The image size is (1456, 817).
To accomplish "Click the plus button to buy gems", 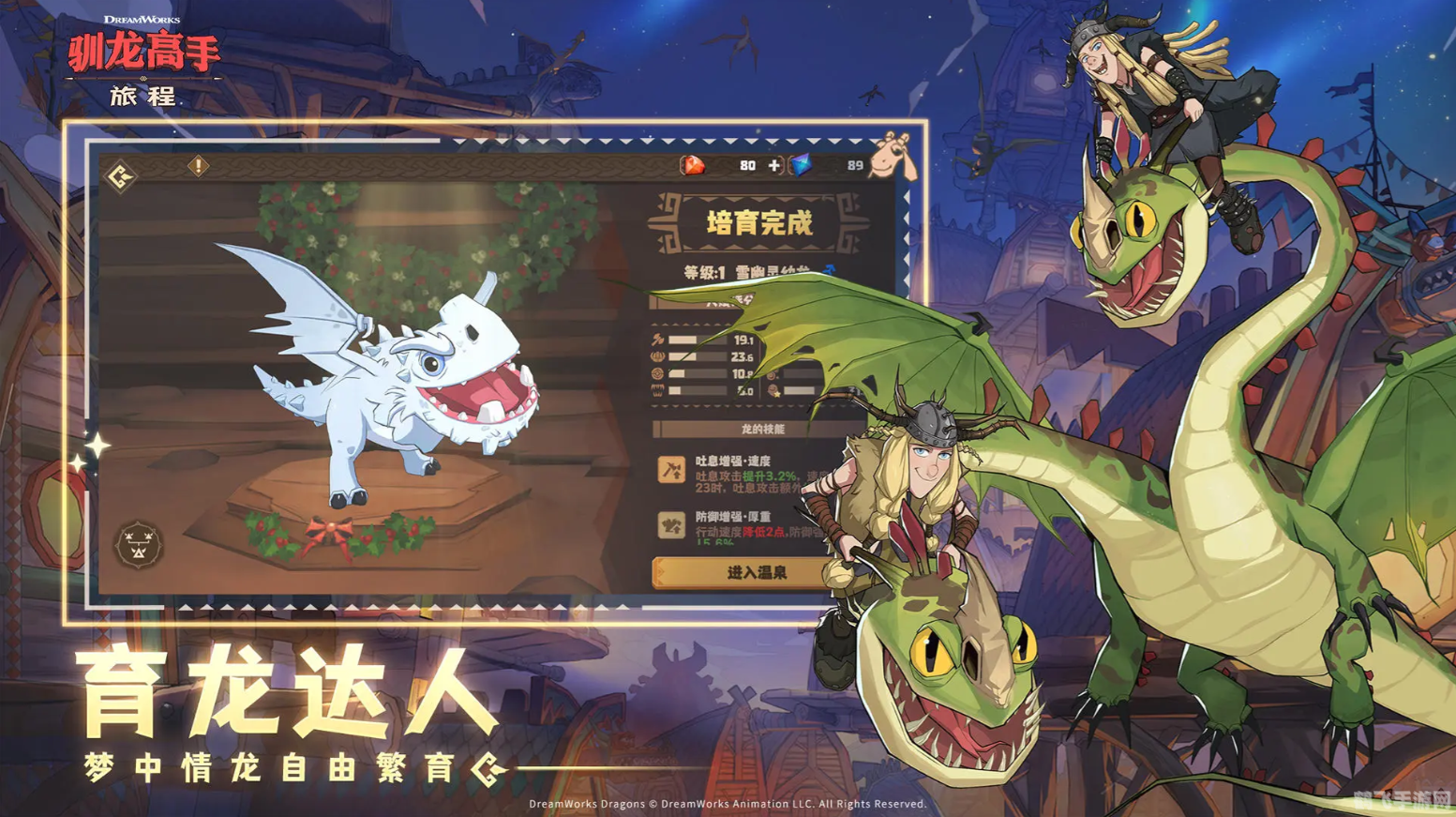I will (773, 166).
